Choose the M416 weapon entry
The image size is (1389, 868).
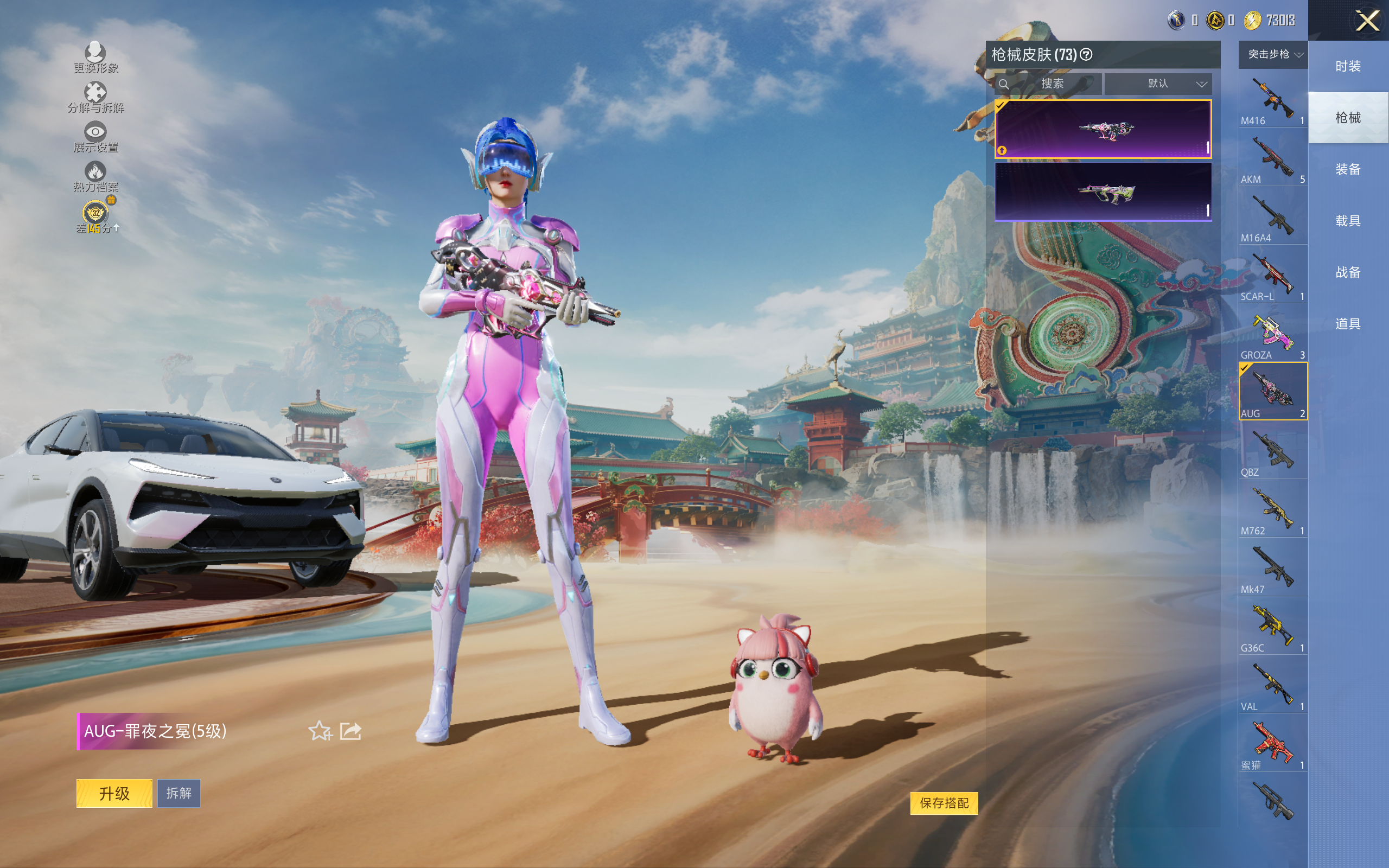pyautogui.click(x=1272, y=100)
